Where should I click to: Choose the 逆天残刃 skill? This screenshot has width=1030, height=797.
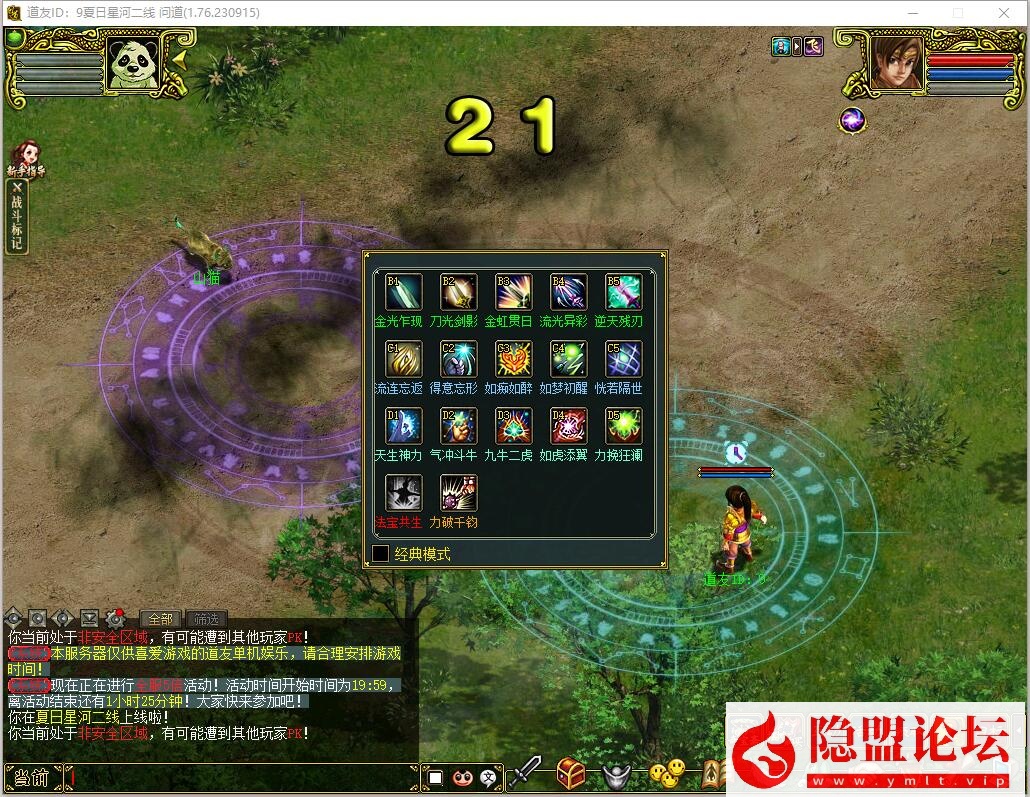pos(624,292)
